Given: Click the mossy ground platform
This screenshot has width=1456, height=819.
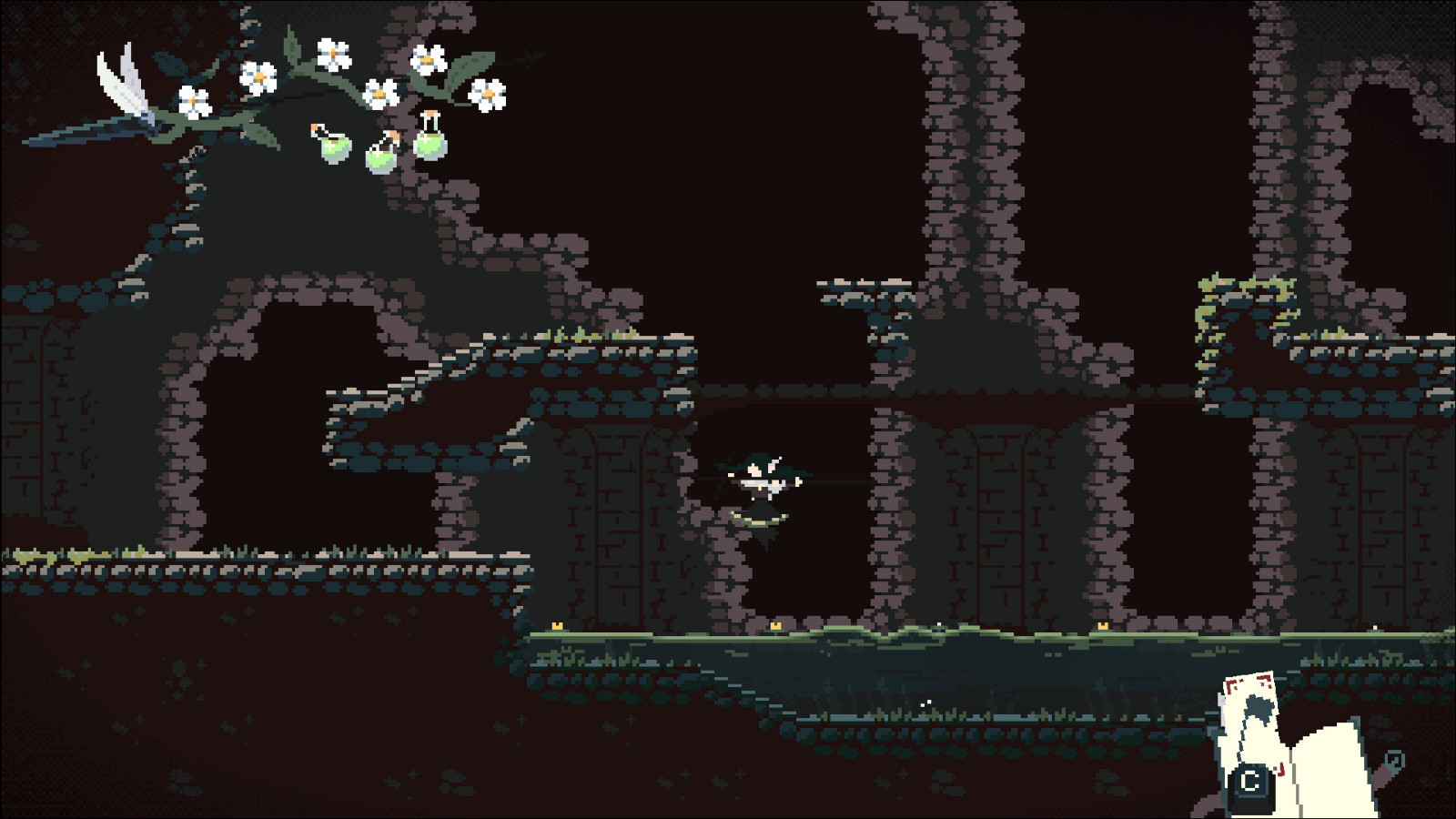Looking at the screenshot, I should tap(910, 637).
